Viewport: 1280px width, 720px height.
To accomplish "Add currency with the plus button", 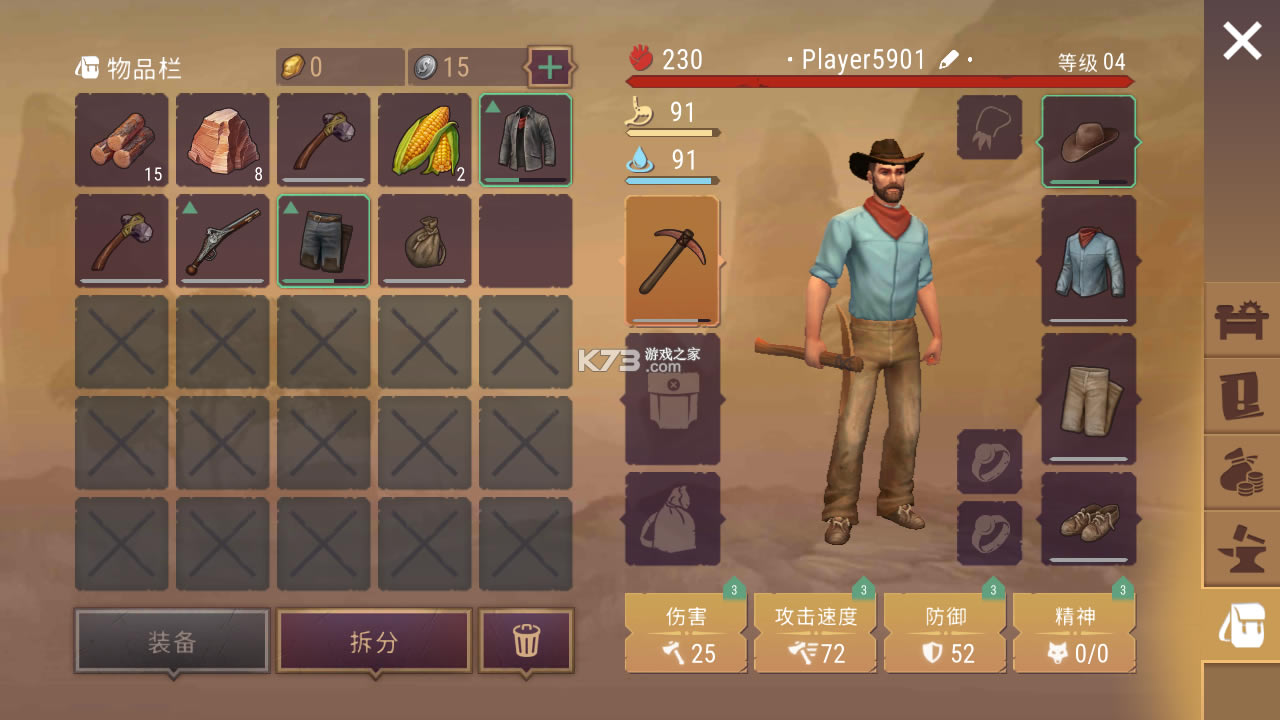I will click(x=550, y=67).
